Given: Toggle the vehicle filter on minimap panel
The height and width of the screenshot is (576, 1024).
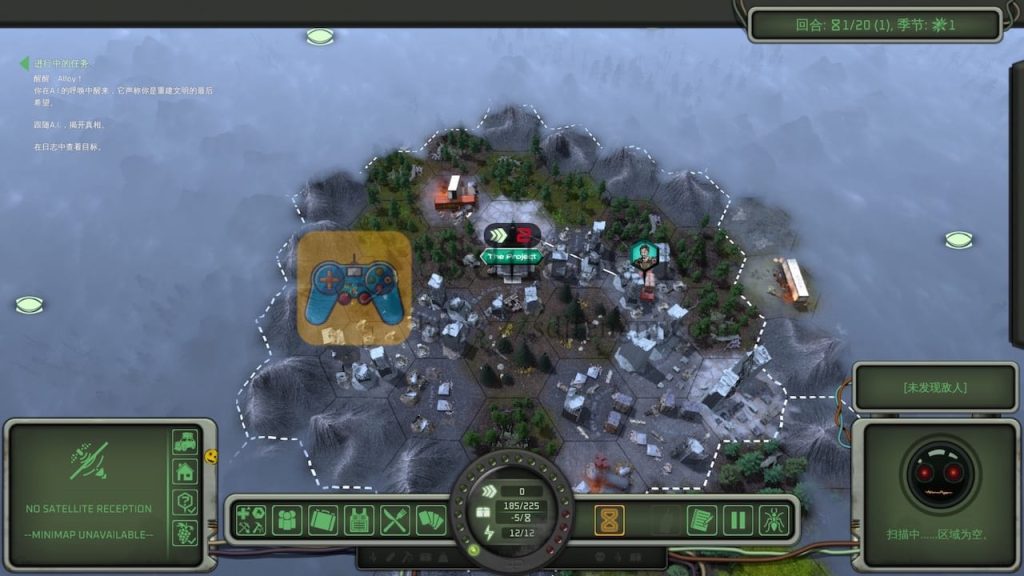Looking at the screenshot, I should (185, 441).
